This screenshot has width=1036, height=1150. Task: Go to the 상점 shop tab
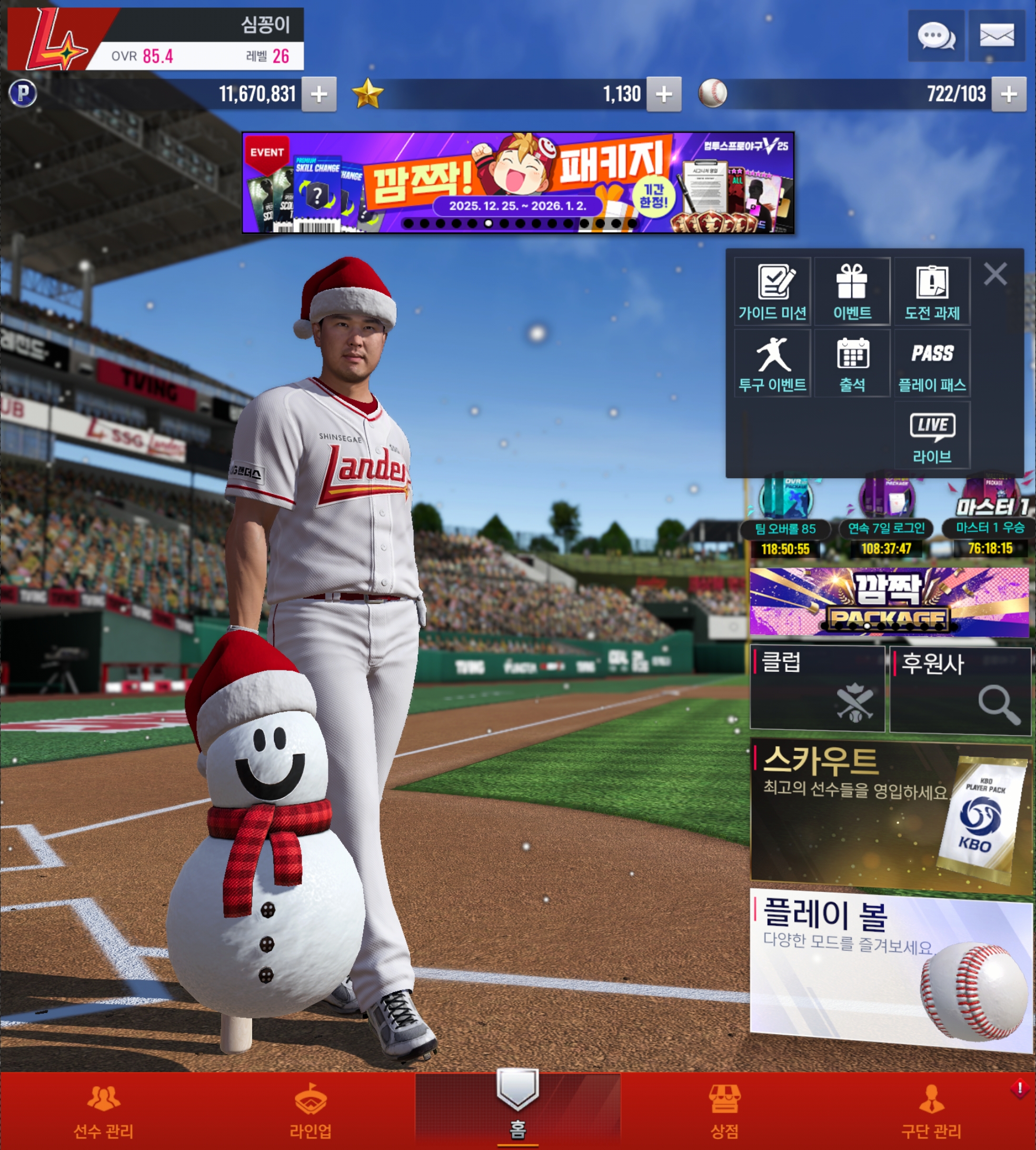click(x=724, y=1111)
